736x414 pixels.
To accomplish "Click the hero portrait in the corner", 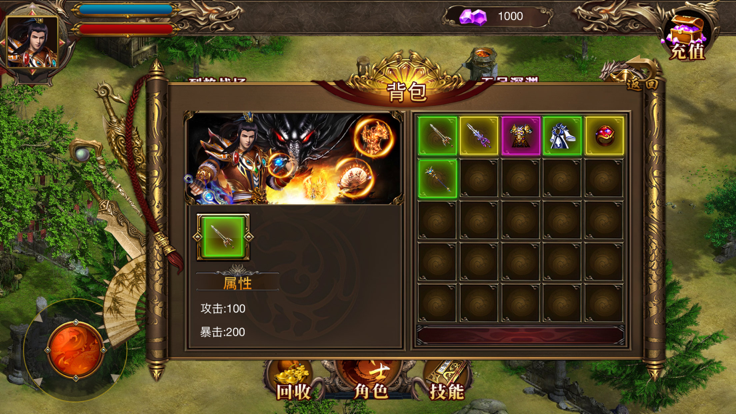I will [x=33, y=42].
